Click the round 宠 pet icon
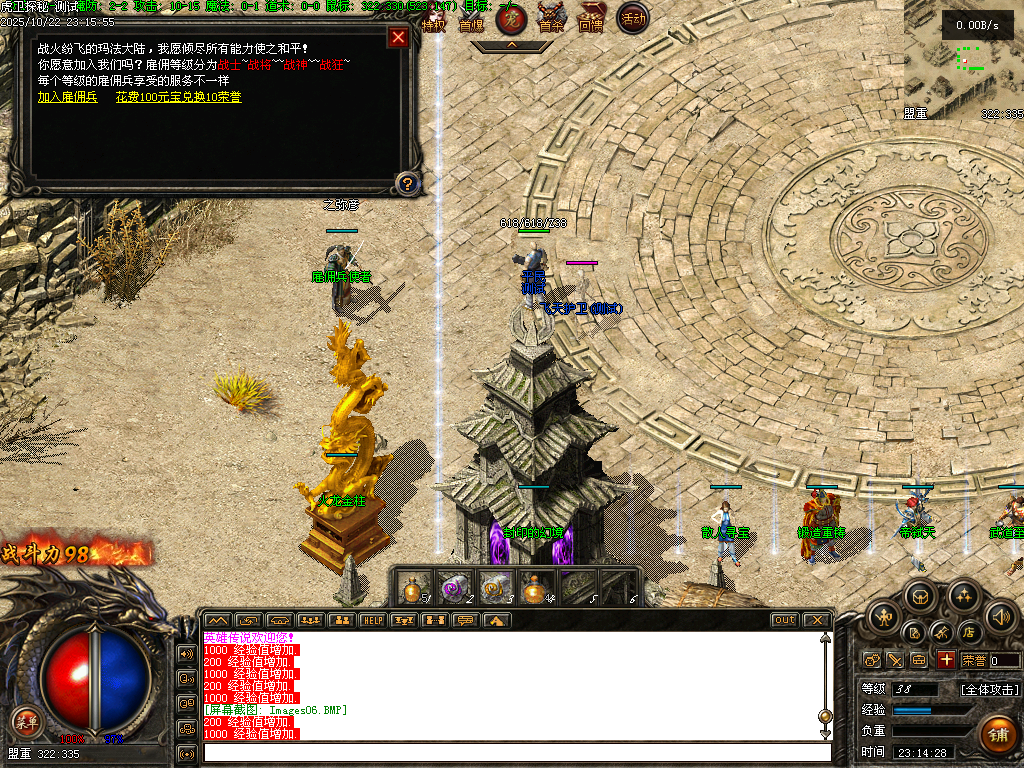Screen dimensions: 1024x768 point(511,18)
